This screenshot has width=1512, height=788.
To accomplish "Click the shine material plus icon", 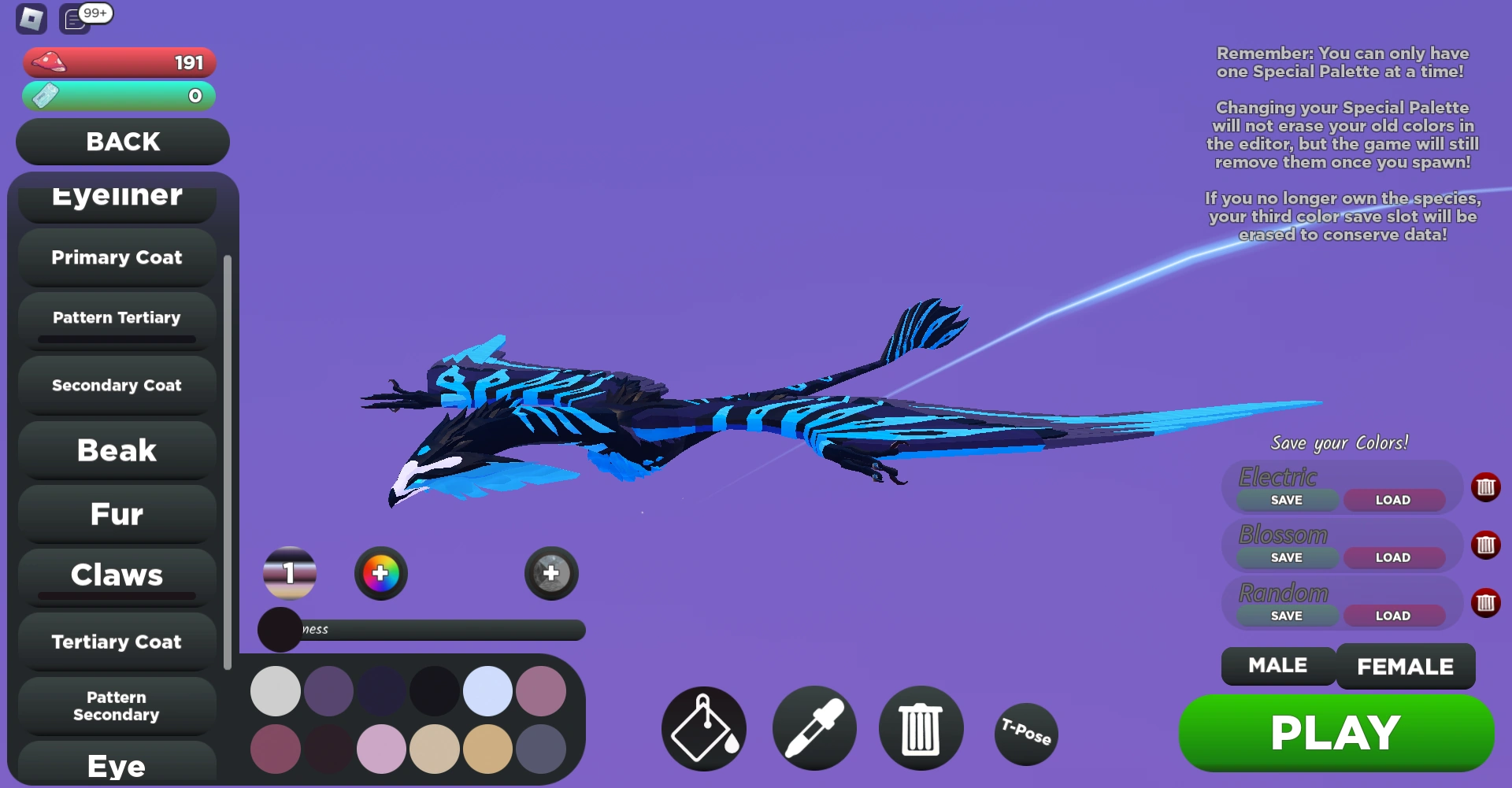I will (x=550, y=573).
